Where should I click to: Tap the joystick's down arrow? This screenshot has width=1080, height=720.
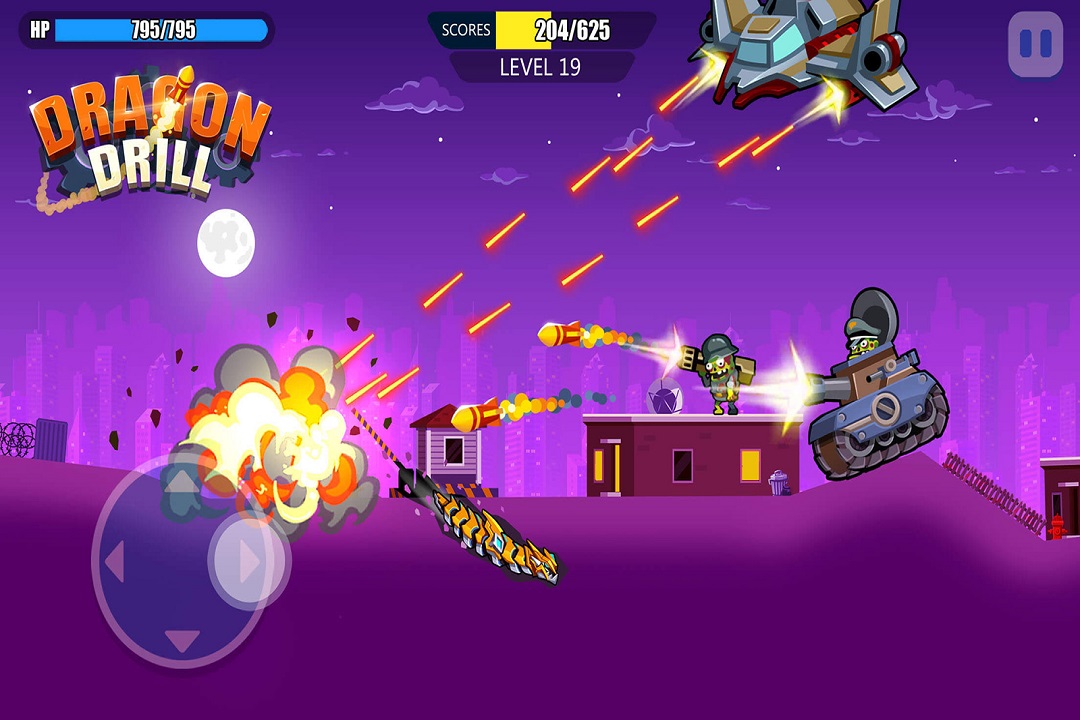click(180, 641)
